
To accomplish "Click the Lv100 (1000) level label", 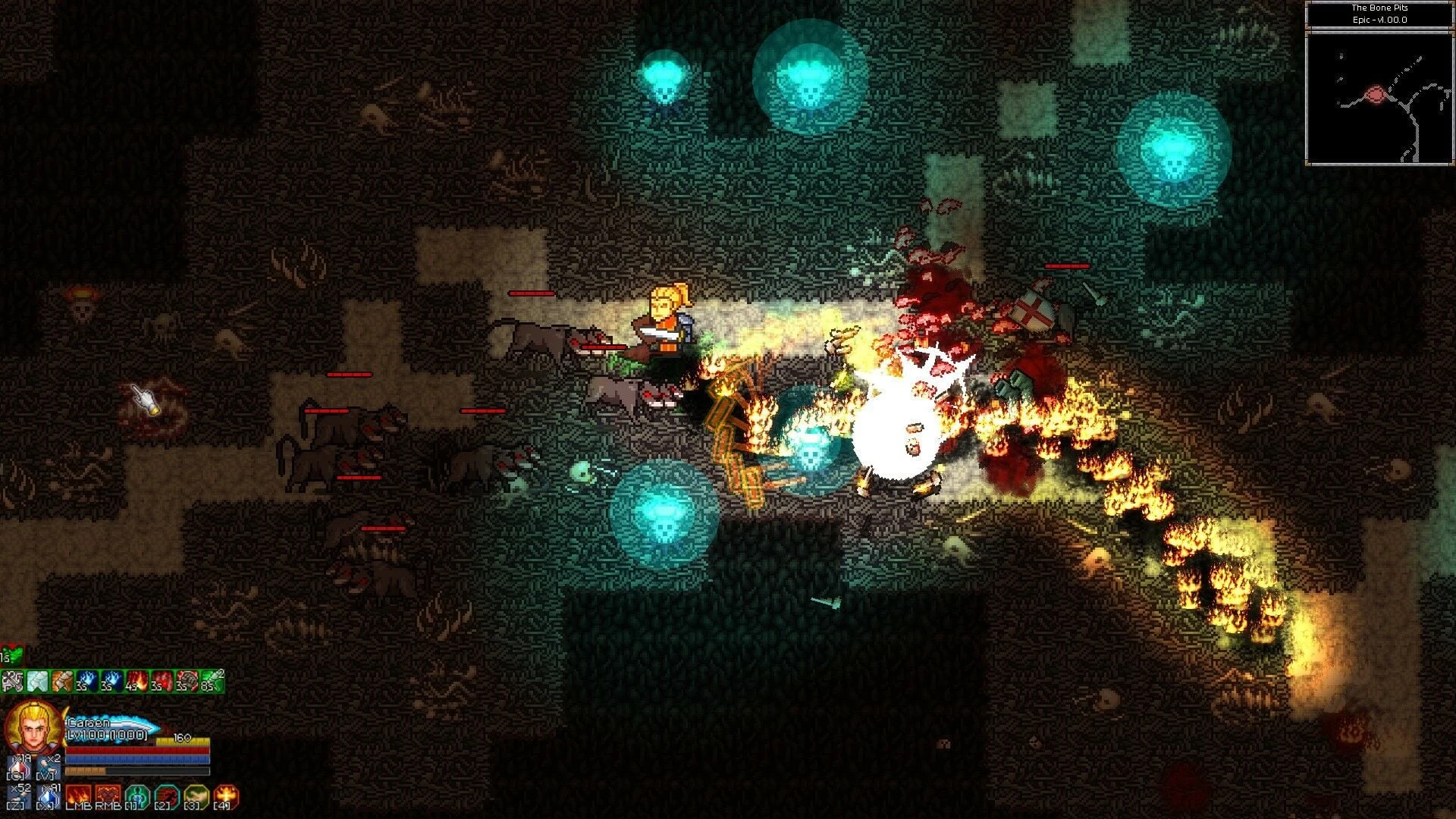I will click(x=107, y=735).
